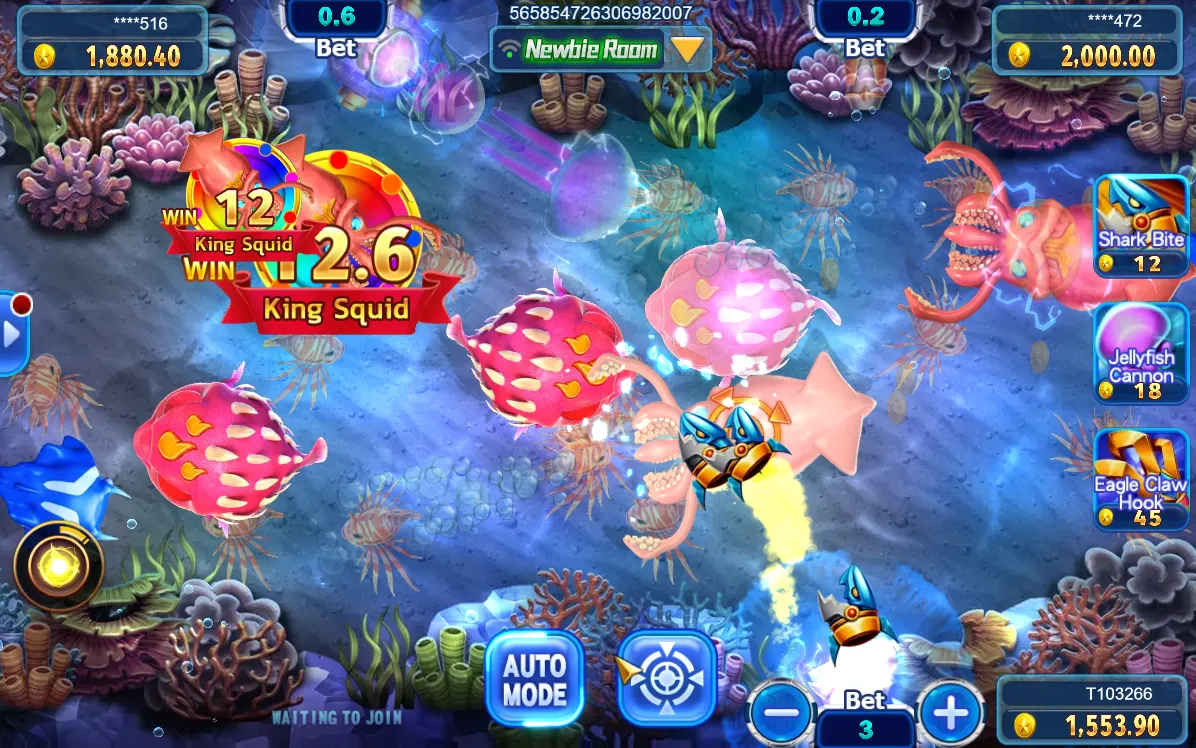1196x748 pixels.
Task: Expand the left side panel arrow
Action: point(12,334)
